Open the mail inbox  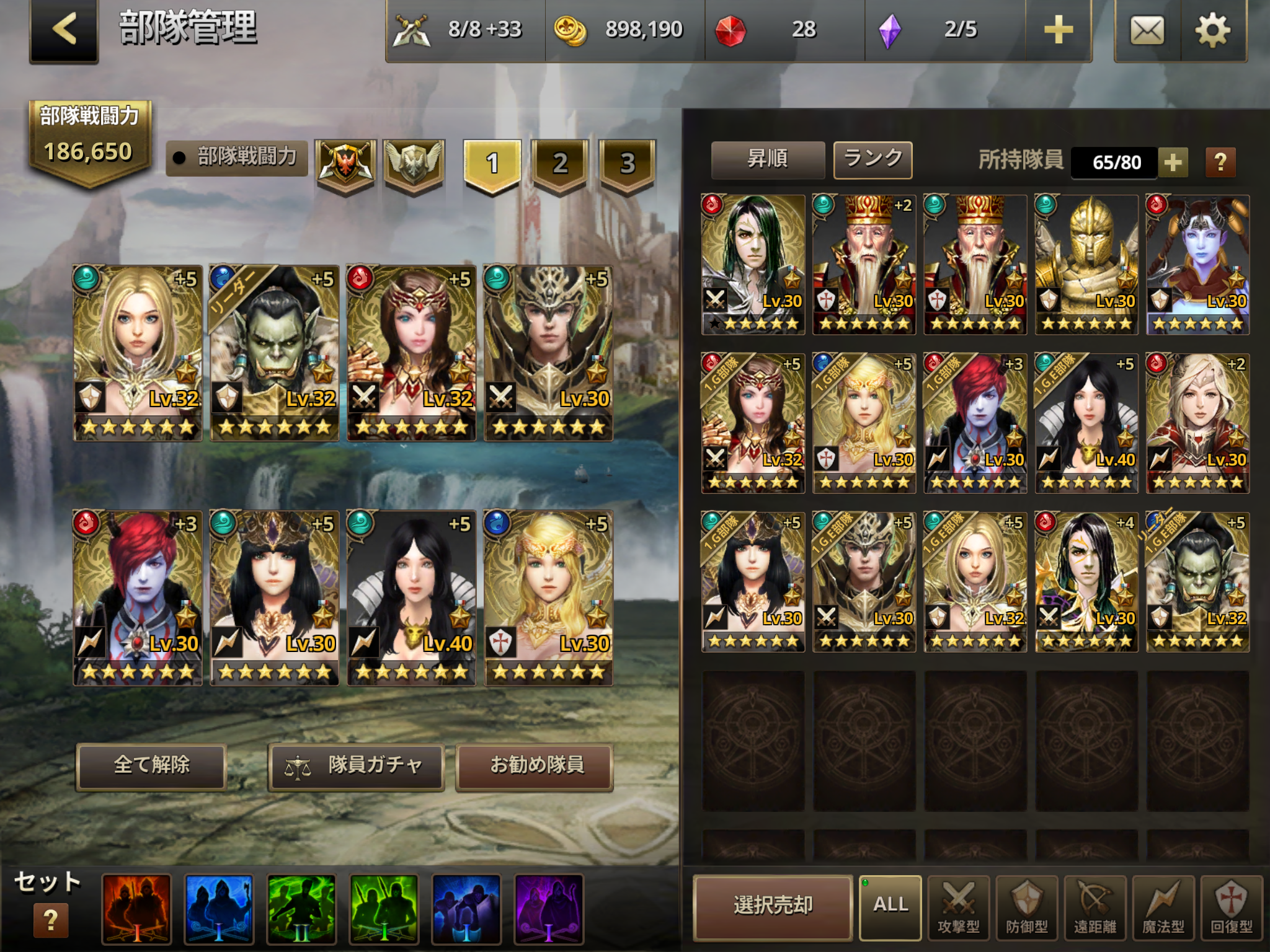point(1147,30)
